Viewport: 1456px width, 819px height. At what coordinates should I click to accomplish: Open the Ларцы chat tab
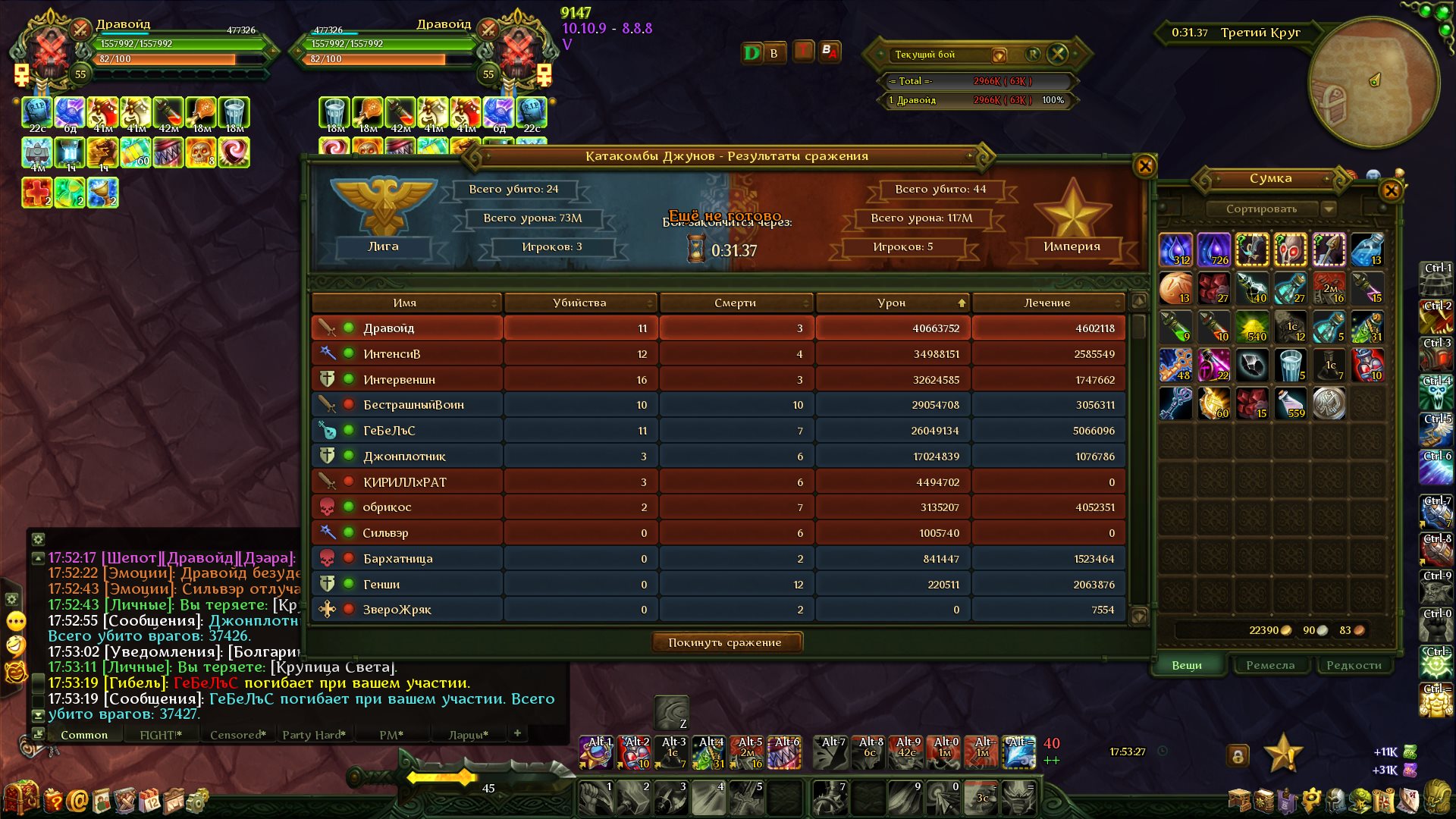pos(468,735)
